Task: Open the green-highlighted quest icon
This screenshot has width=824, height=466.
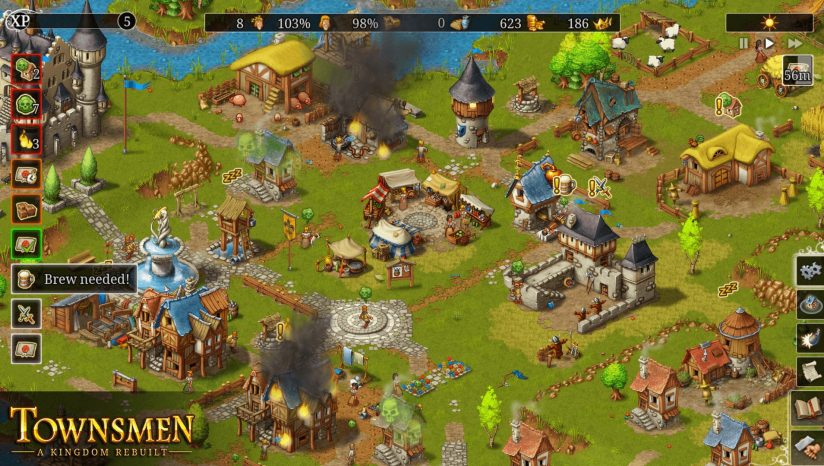Action: [x=26, y=245]
